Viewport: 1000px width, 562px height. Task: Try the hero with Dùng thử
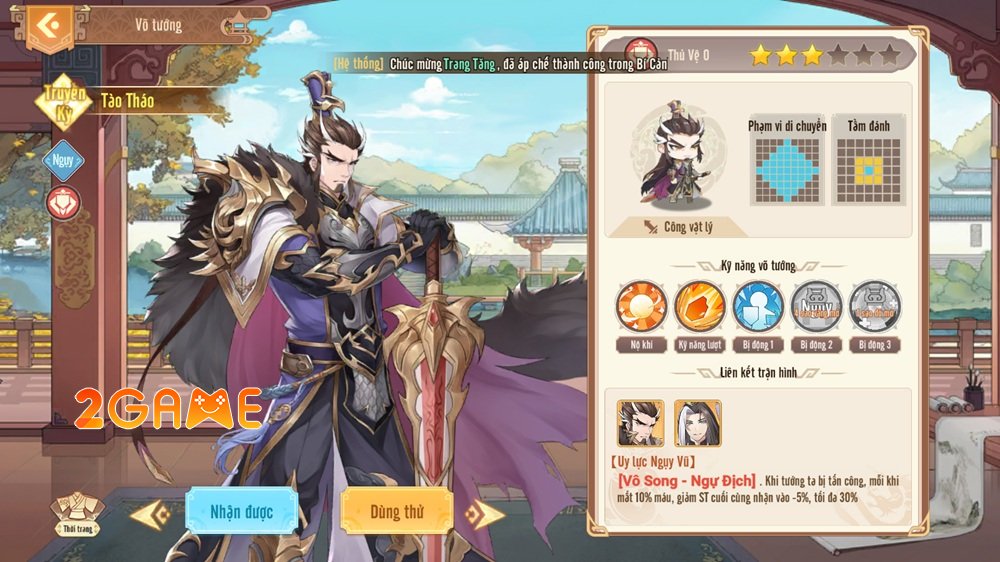(x=397, y=512)
